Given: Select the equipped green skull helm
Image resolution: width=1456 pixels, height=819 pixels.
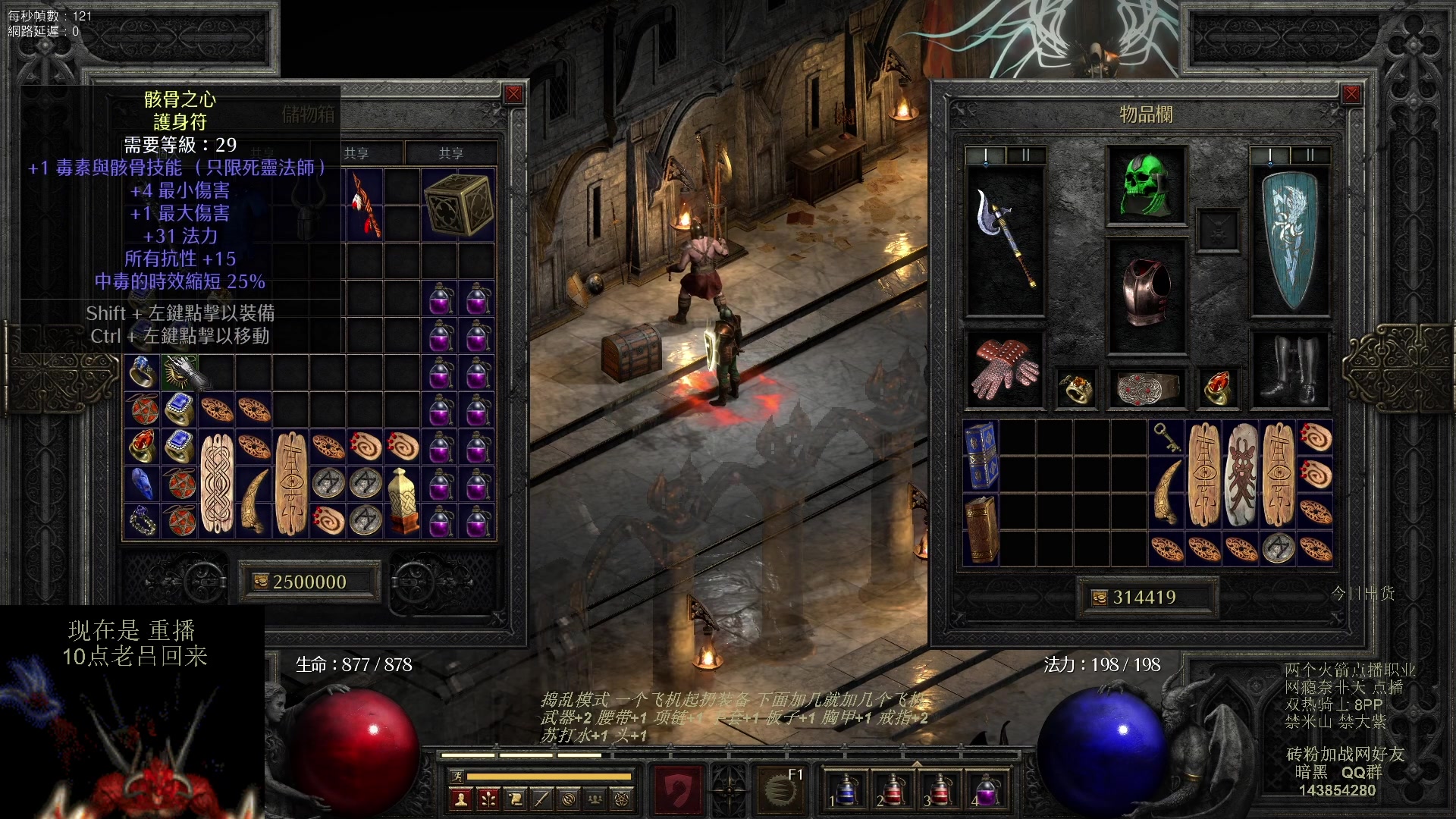Looking at the screenshot, I should tap(1146, 185).
